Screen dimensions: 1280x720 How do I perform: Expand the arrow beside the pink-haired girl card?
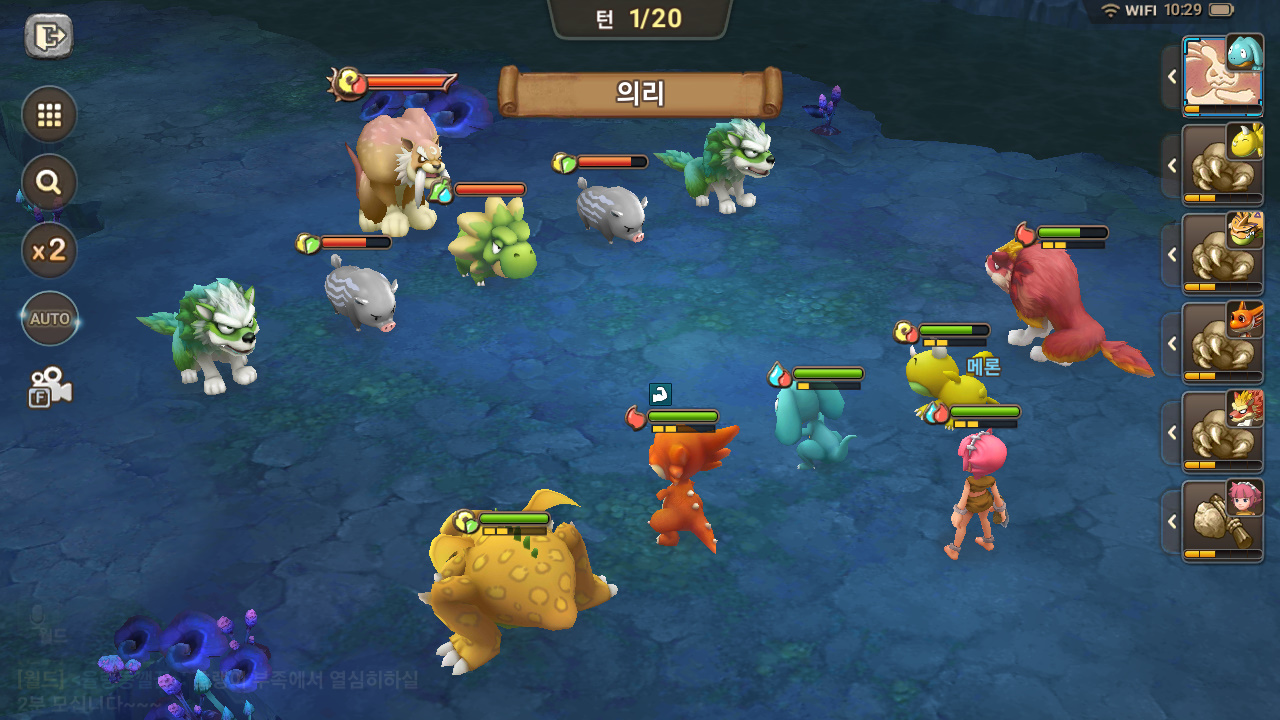coord(1172,521)
